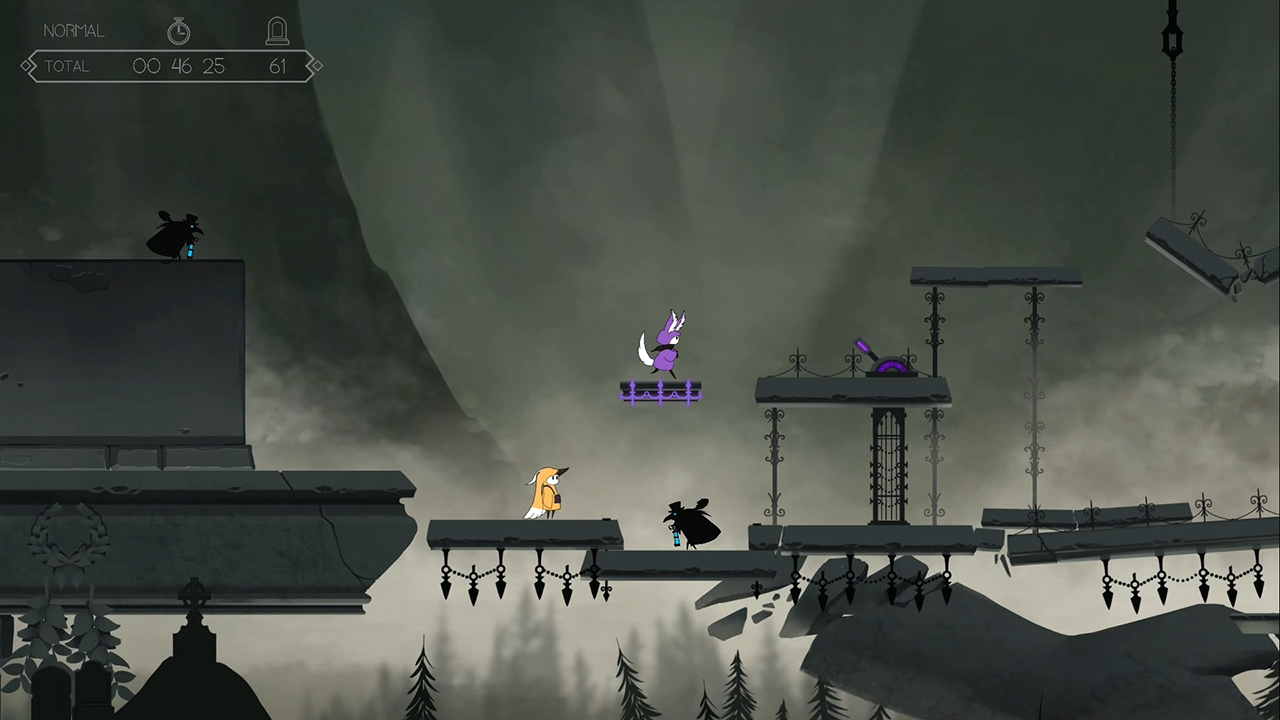Click the stopwatch timer icon in the HUD
Viewport: 1280px width, 720px height.
[178, 31]
